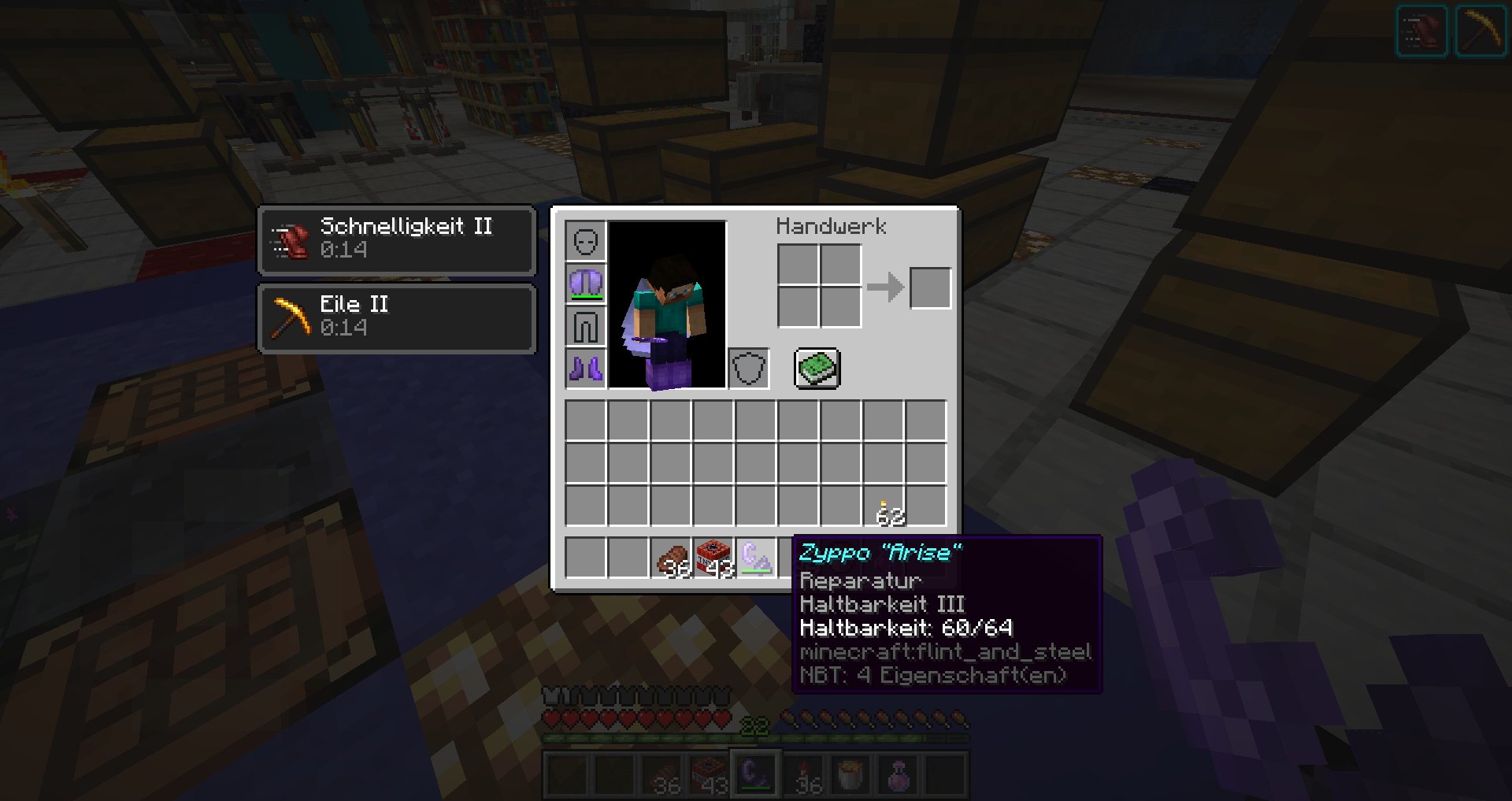Open the green recipe book
This screenshot has height=801, width=1512.
point(817,369)
